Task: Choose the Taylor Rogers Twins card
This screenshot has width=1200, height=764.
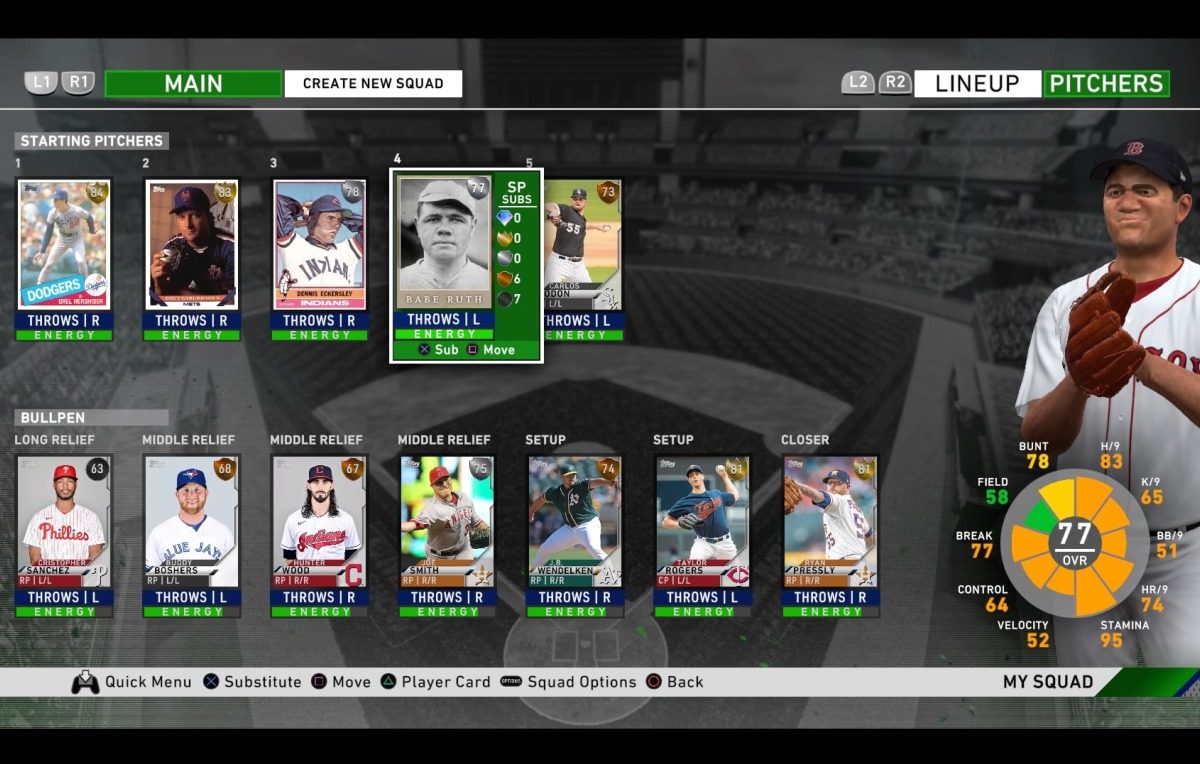Action: point(703,523)
